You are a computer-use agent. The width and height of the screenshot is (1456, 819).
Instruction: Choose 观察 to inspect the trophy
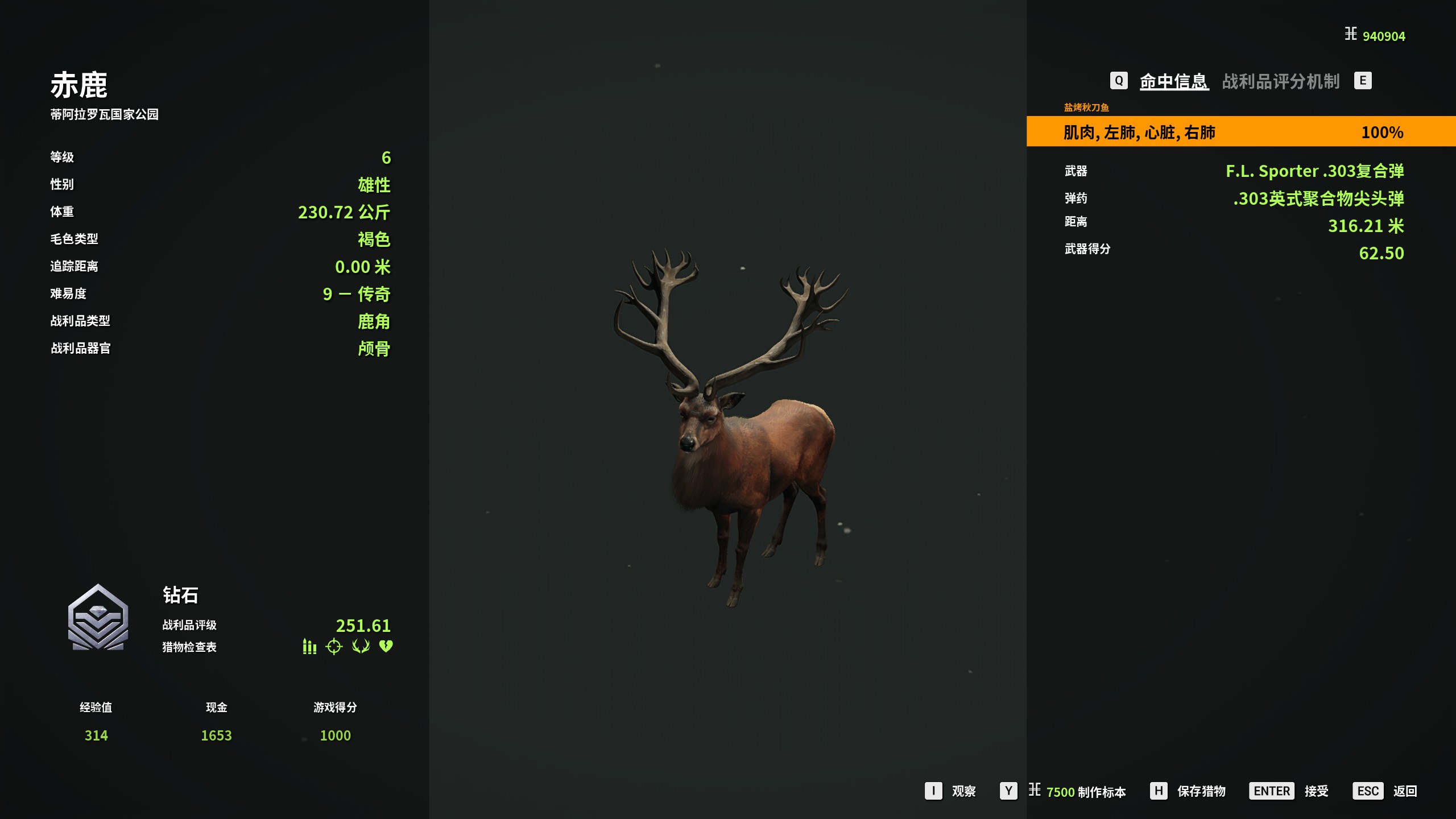click(x=963, y=791)
